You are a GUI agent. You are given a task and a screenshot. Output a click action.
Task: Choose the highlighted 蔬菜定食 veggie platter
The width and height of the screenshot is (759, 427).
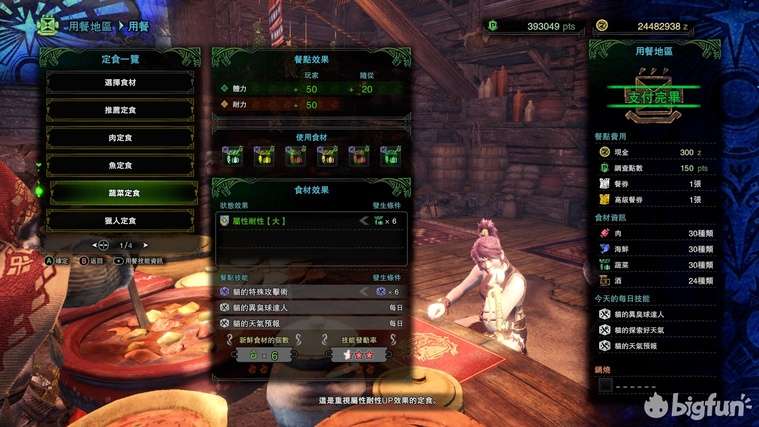pos(124,192)
